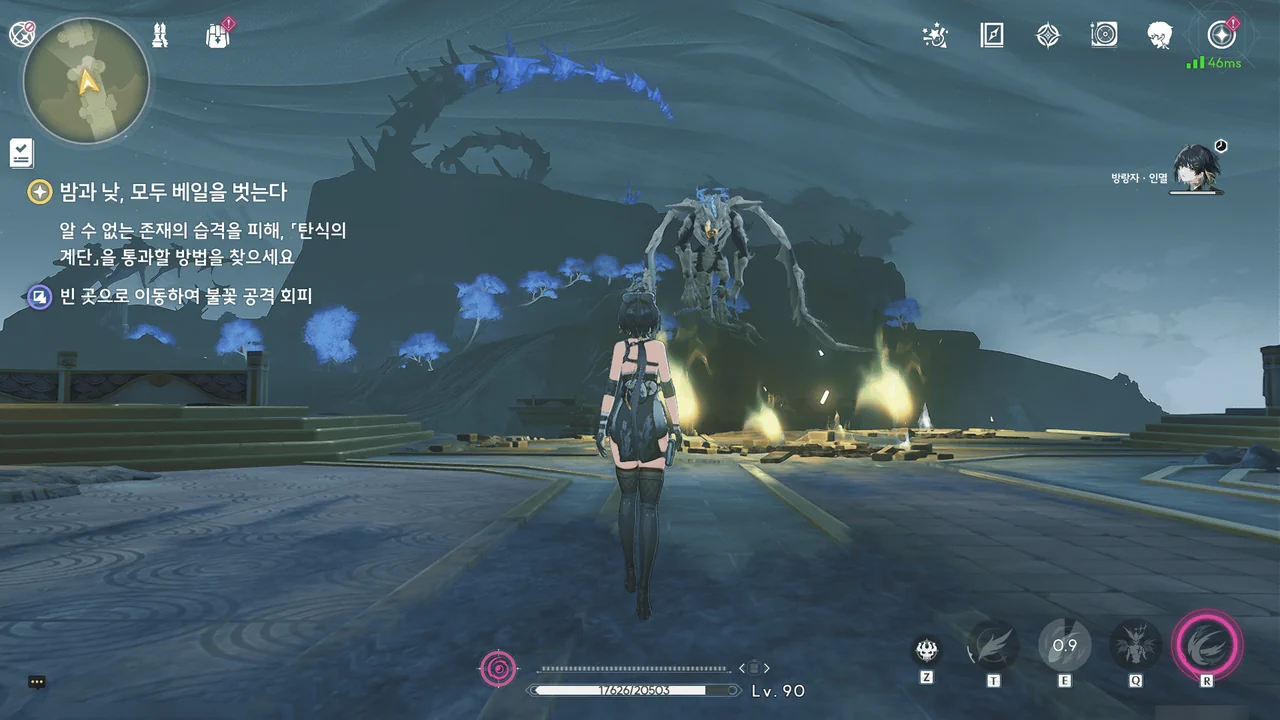Open the twin-figure icon near the minimap
Viewport: 1280px width, 720px height.
(x=161, y=35)
